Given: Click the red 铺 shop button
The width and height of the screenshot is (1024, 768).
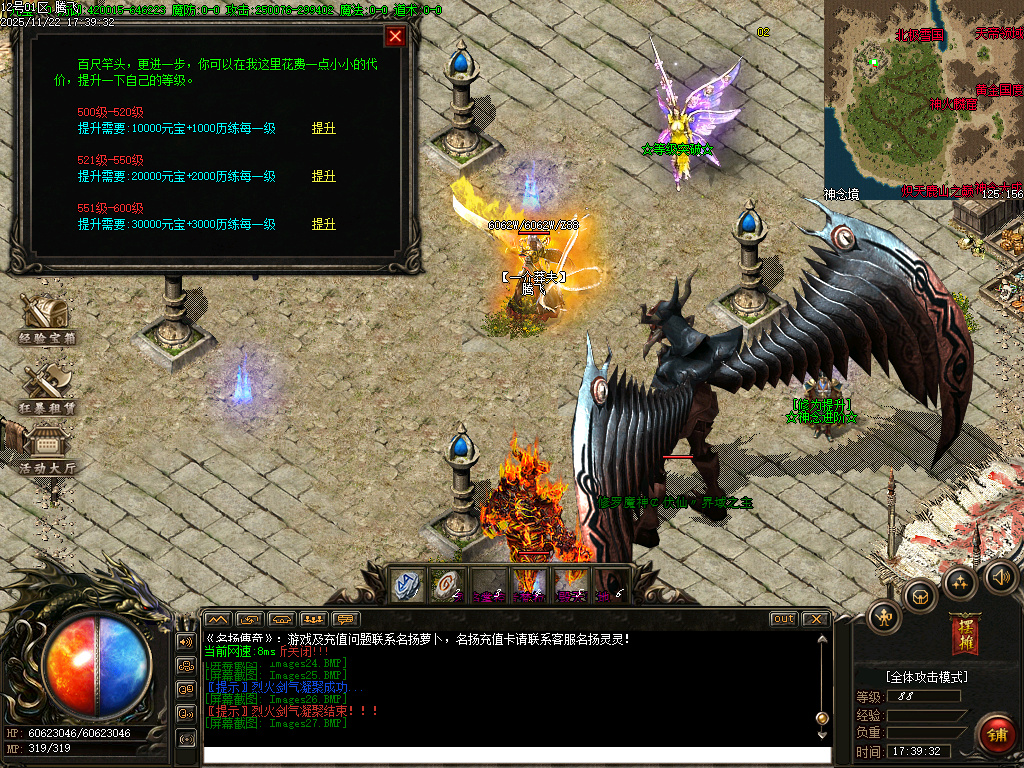Looking at the screenshot, I should 995,732.
